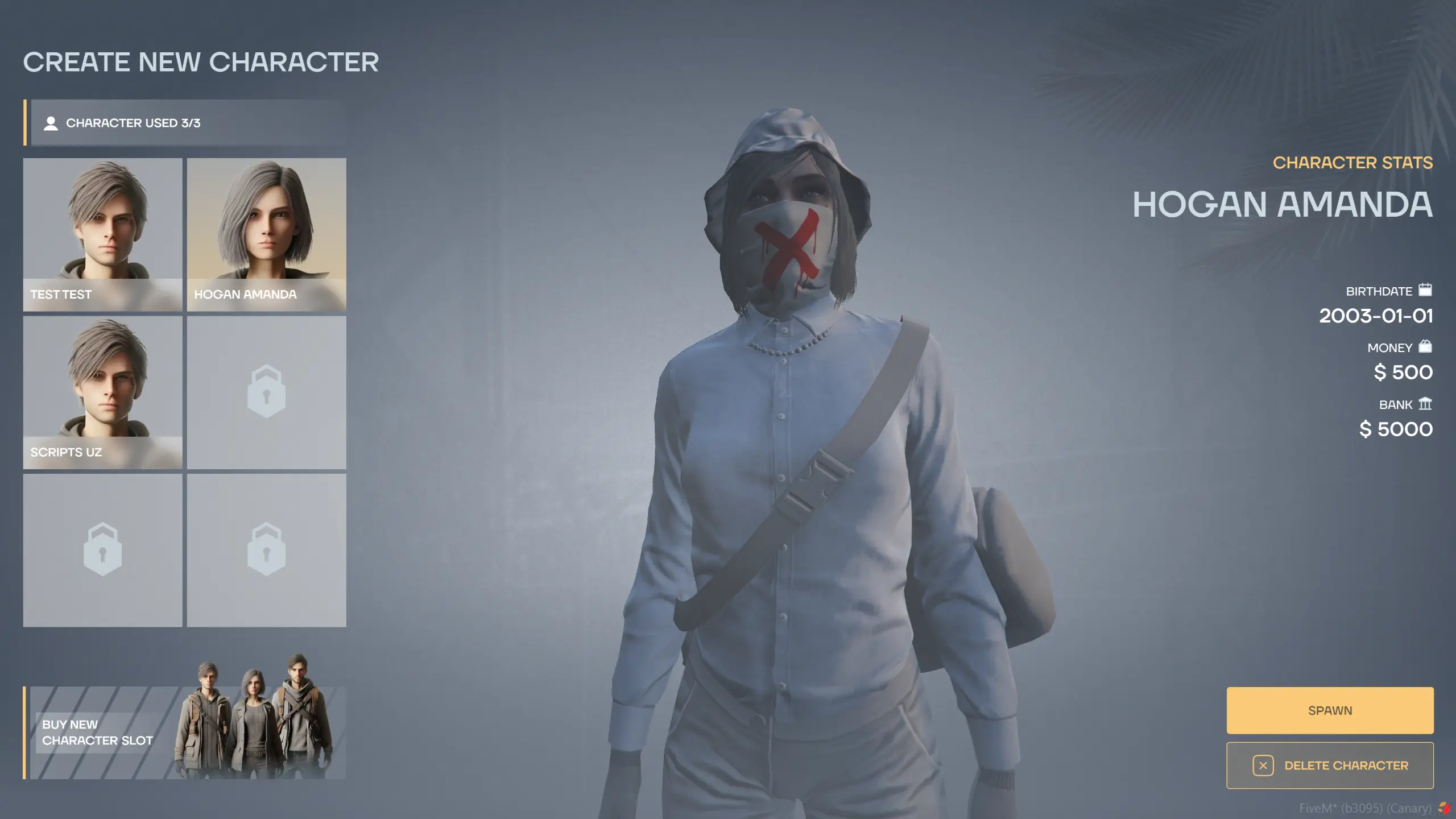Click the CREATE NEW CHARACTER title
Image resolution: width=1456 pixels, height=819 pixels.
click(202, 63)
